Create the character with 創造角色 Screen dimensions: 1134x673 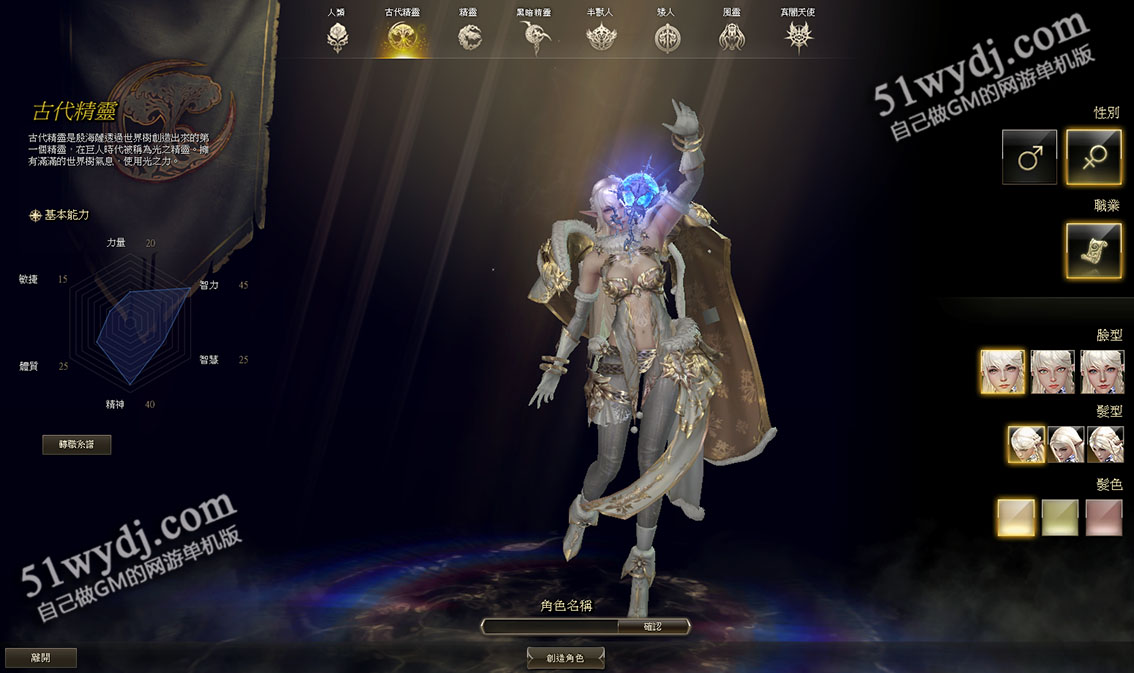point(566,658)
